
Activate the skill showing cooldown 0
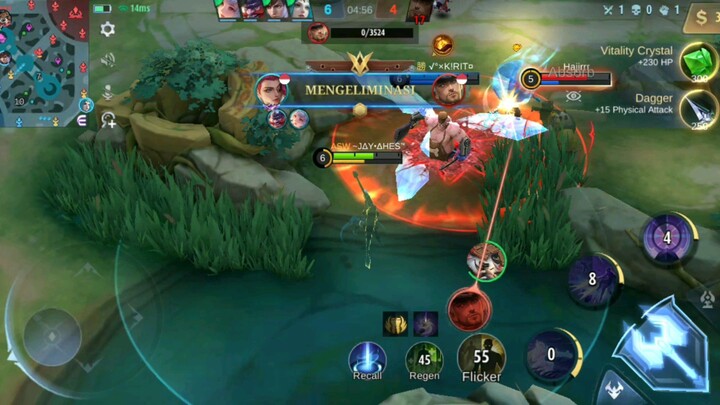(551, 354)
